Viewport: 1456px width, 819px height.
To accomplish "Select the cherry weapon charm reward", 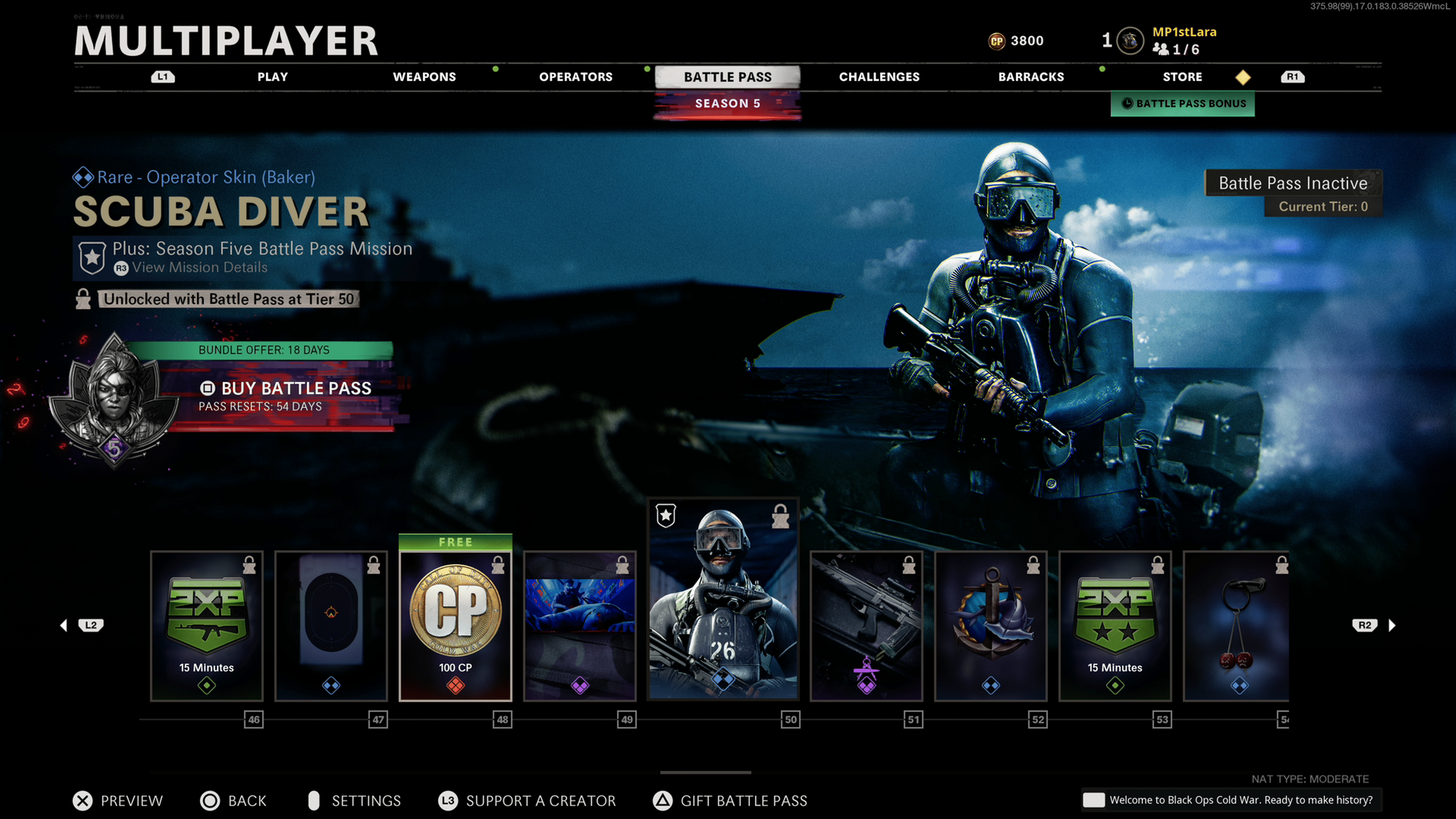I will coord(1237,626).
